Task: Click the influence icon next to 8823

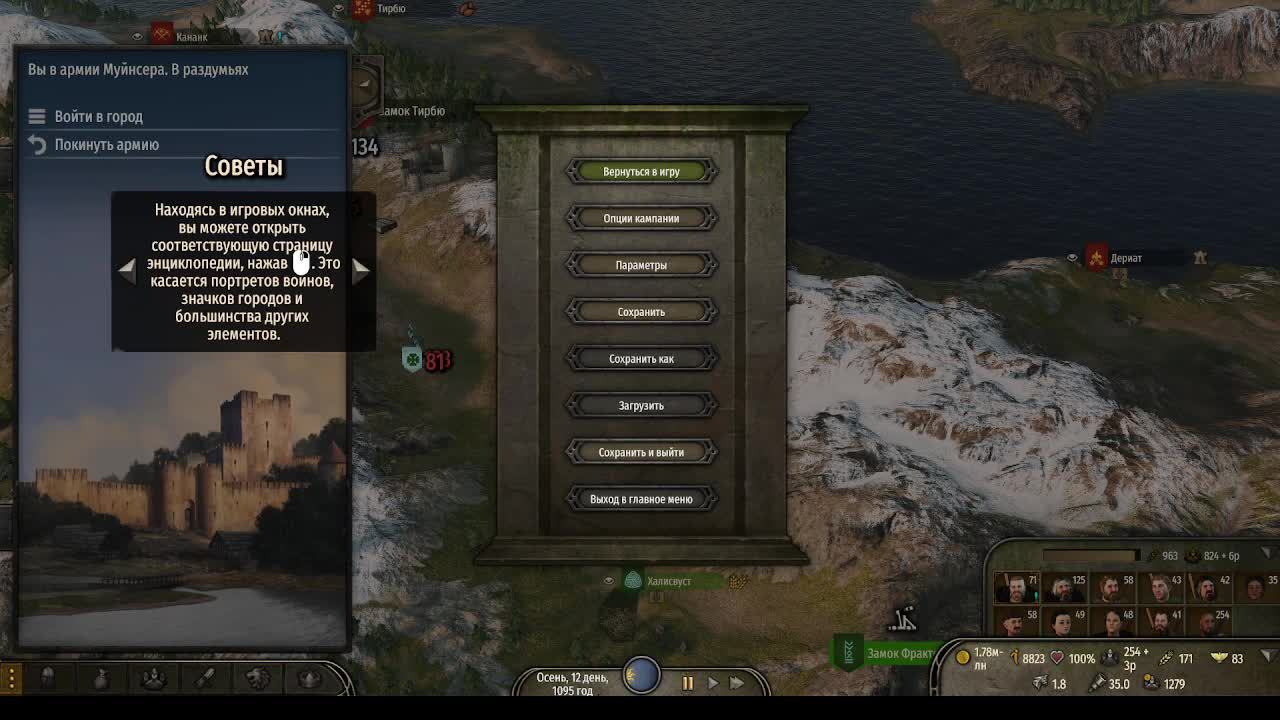Action: [1014, 657]
